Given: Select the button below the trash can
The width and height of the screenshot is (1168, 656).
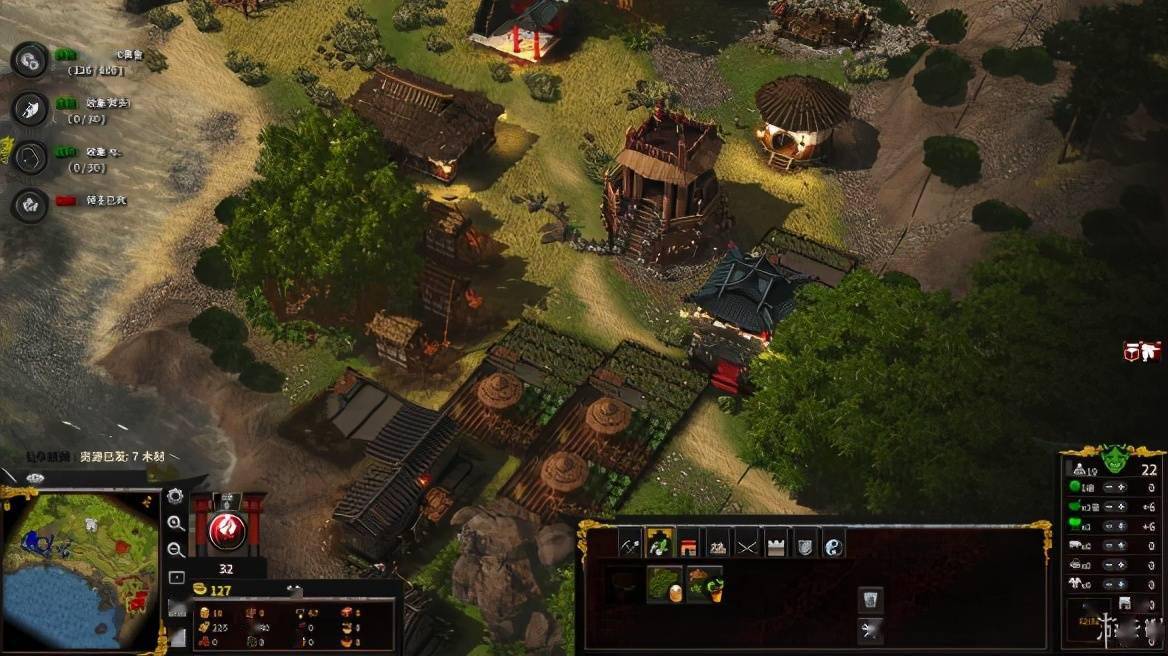Looking at the screenshot, I should pos(870,630).
